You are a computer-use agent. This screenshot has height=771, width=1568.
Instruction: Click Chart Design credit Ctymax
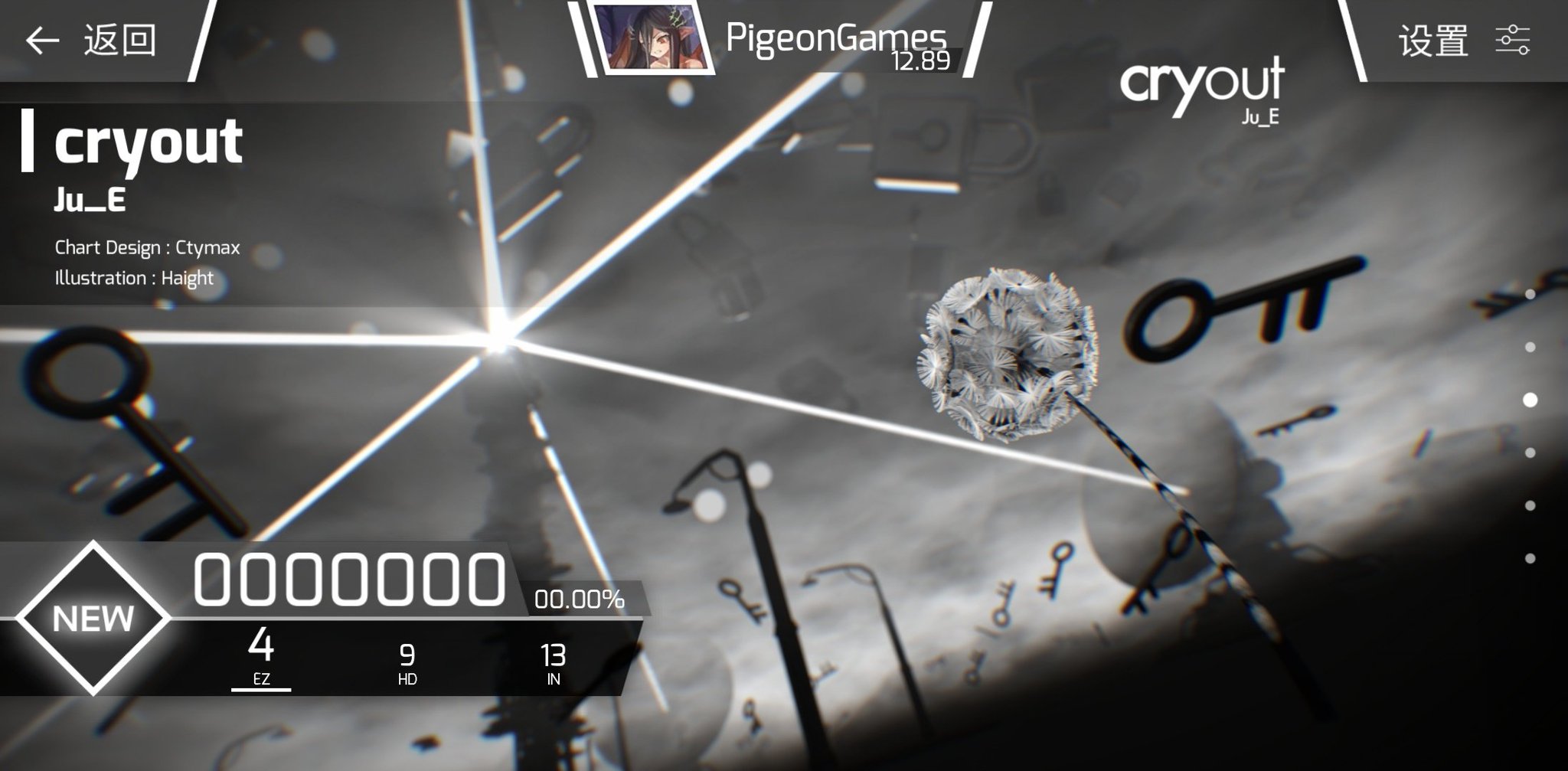tap(145, 247)
